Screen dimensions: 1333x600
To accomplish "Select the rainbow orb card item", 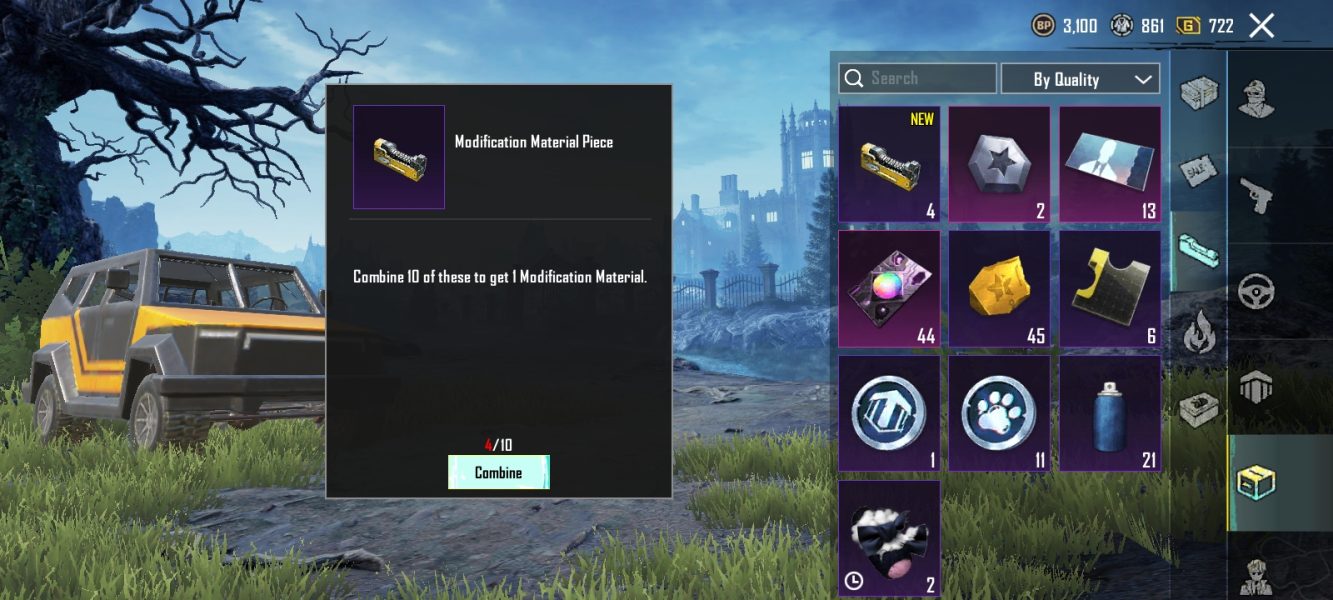I will point(889,289).
